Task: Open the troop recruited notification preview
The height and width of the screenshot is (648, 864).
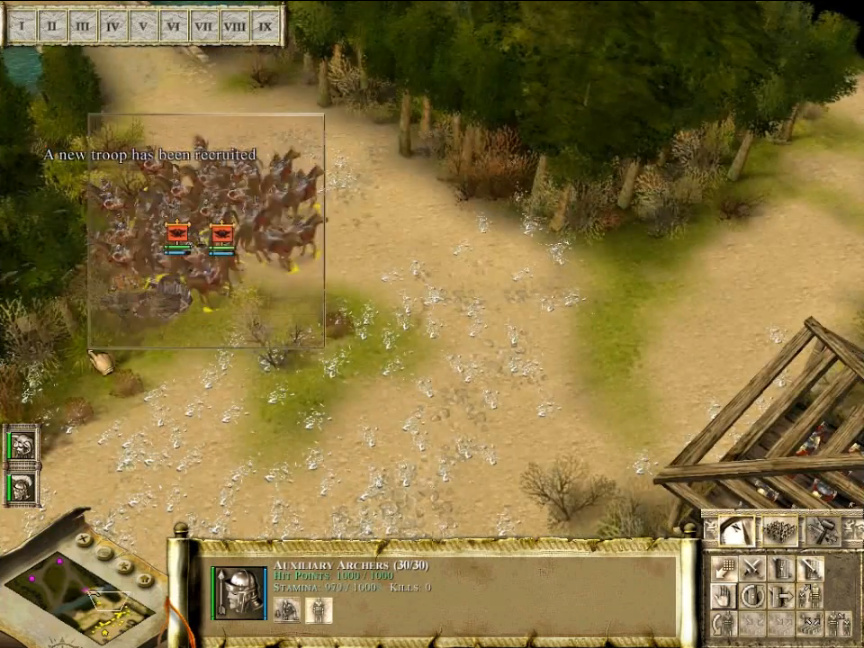Action: point(206,230)
